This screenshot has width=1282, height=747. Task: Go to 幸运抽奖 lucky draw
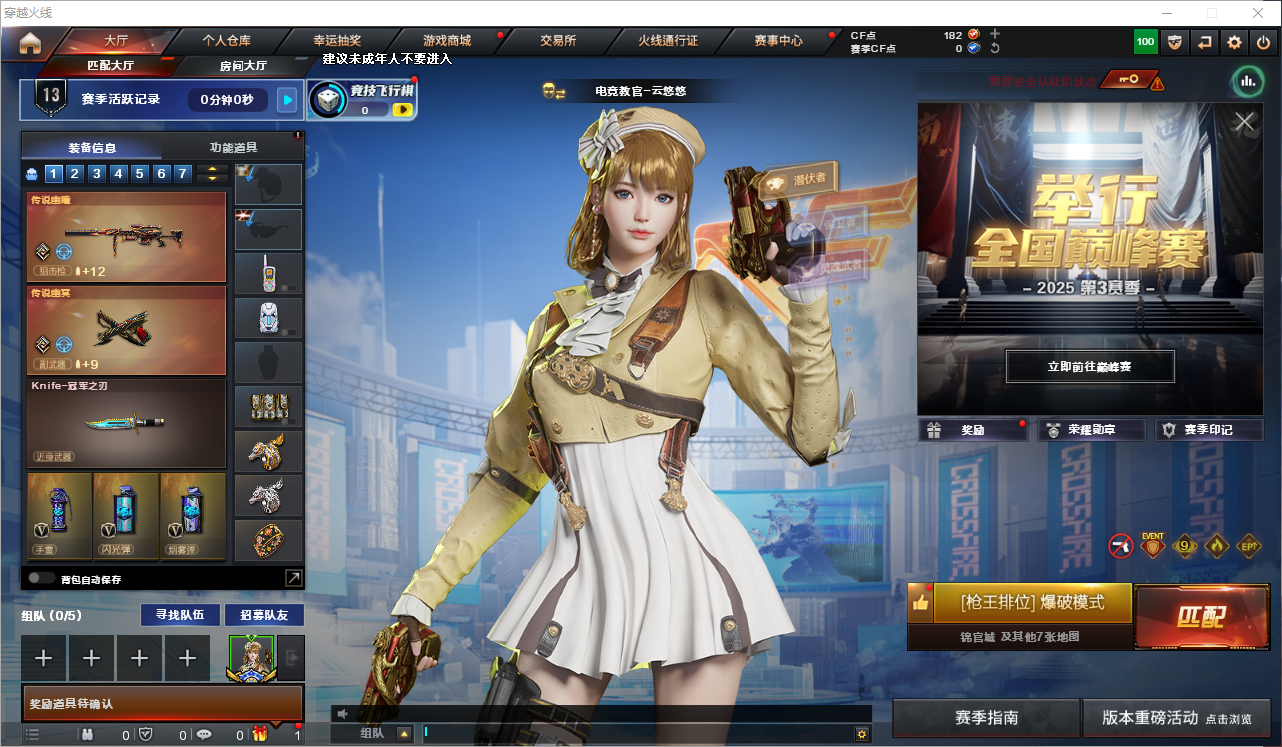pos(337,41)
